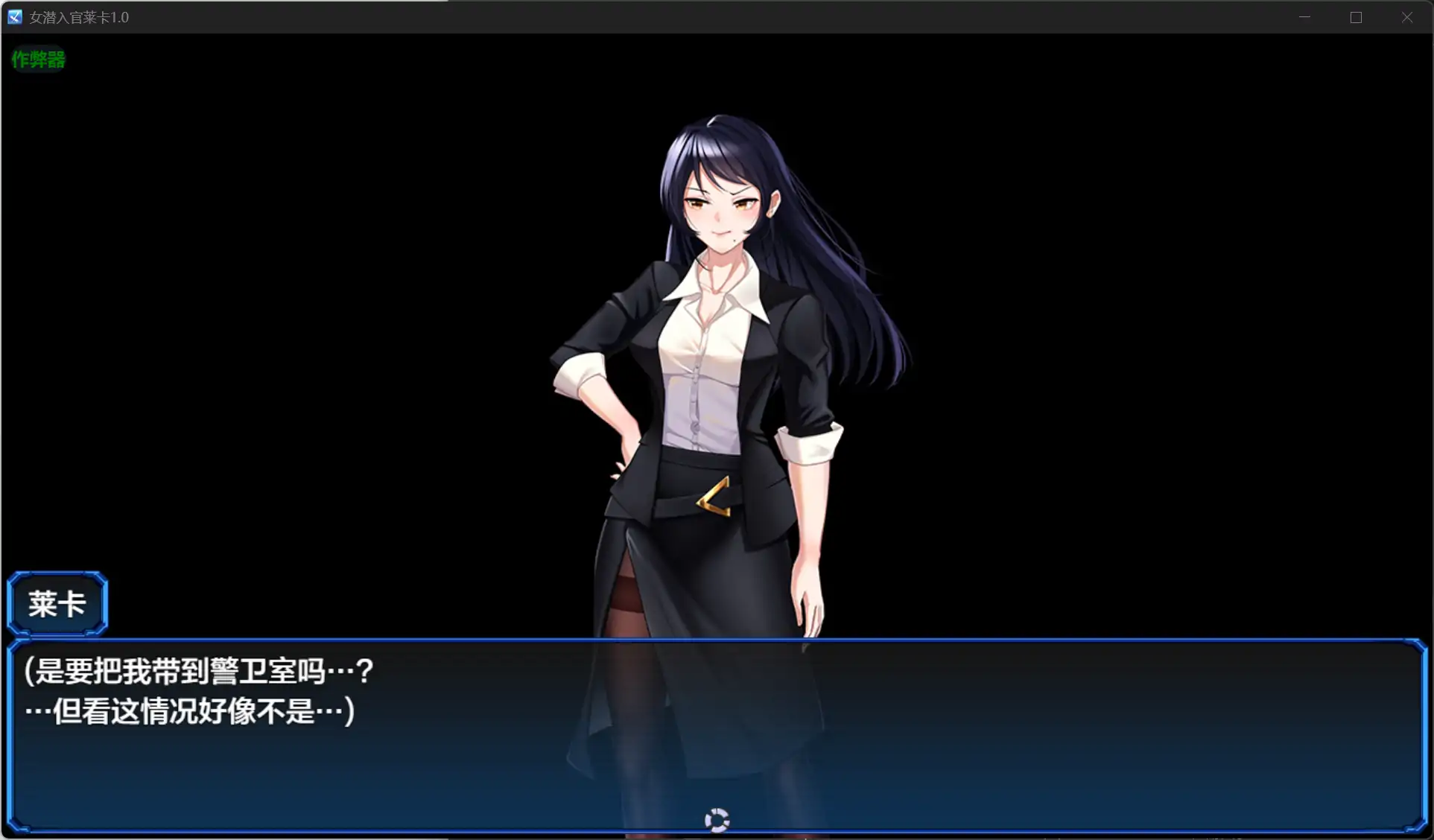Maximize the game window
Screen dimensions: 1434x840
coord(1356,16)
